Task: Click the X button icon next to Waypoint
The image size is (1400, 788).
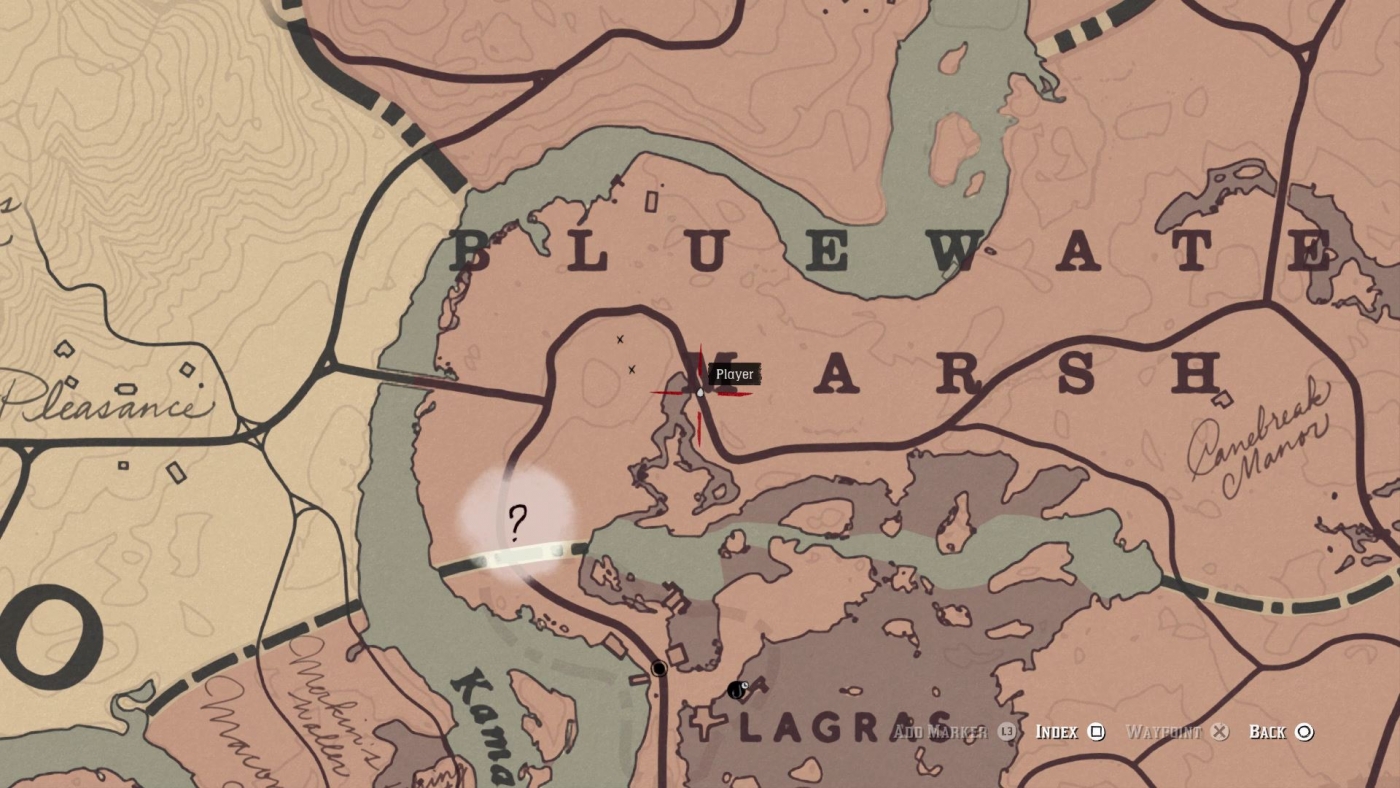Action: coord(1218,732)
